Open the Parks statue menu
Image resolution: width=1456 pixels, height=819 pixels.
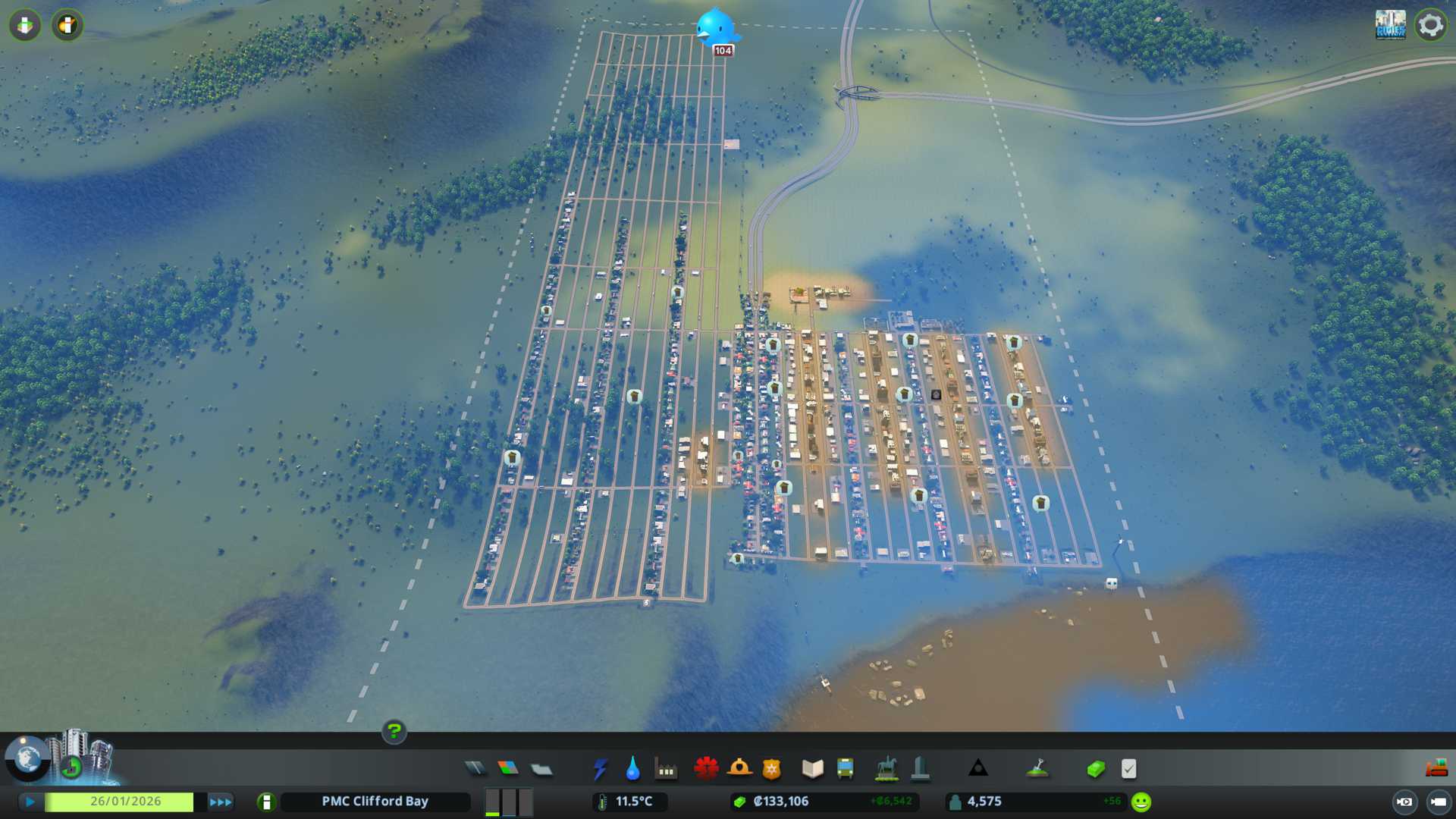pyautogui.click(x=886, y=769)
